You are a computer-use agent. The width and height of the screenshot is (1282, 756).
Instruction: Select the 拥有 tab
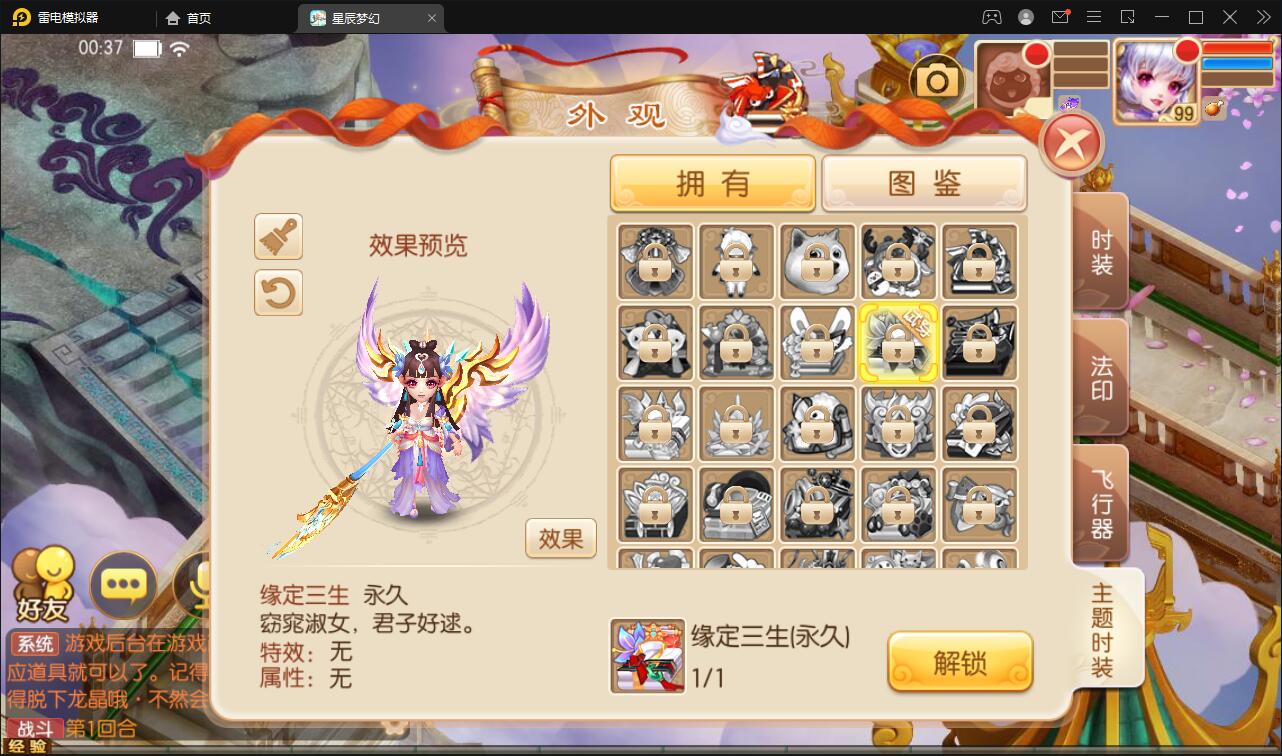[712, 182]
